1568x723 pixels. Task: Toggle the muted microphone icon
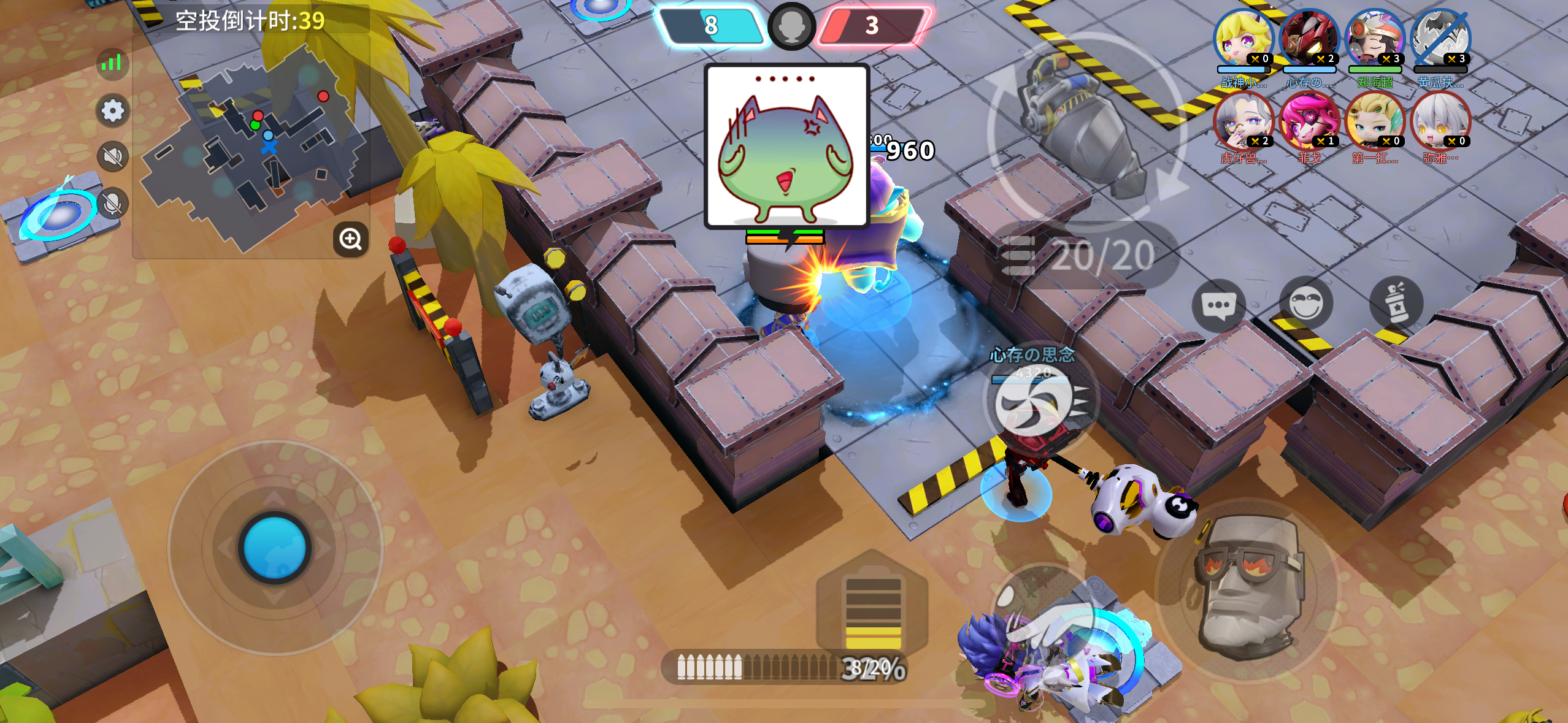112,202
